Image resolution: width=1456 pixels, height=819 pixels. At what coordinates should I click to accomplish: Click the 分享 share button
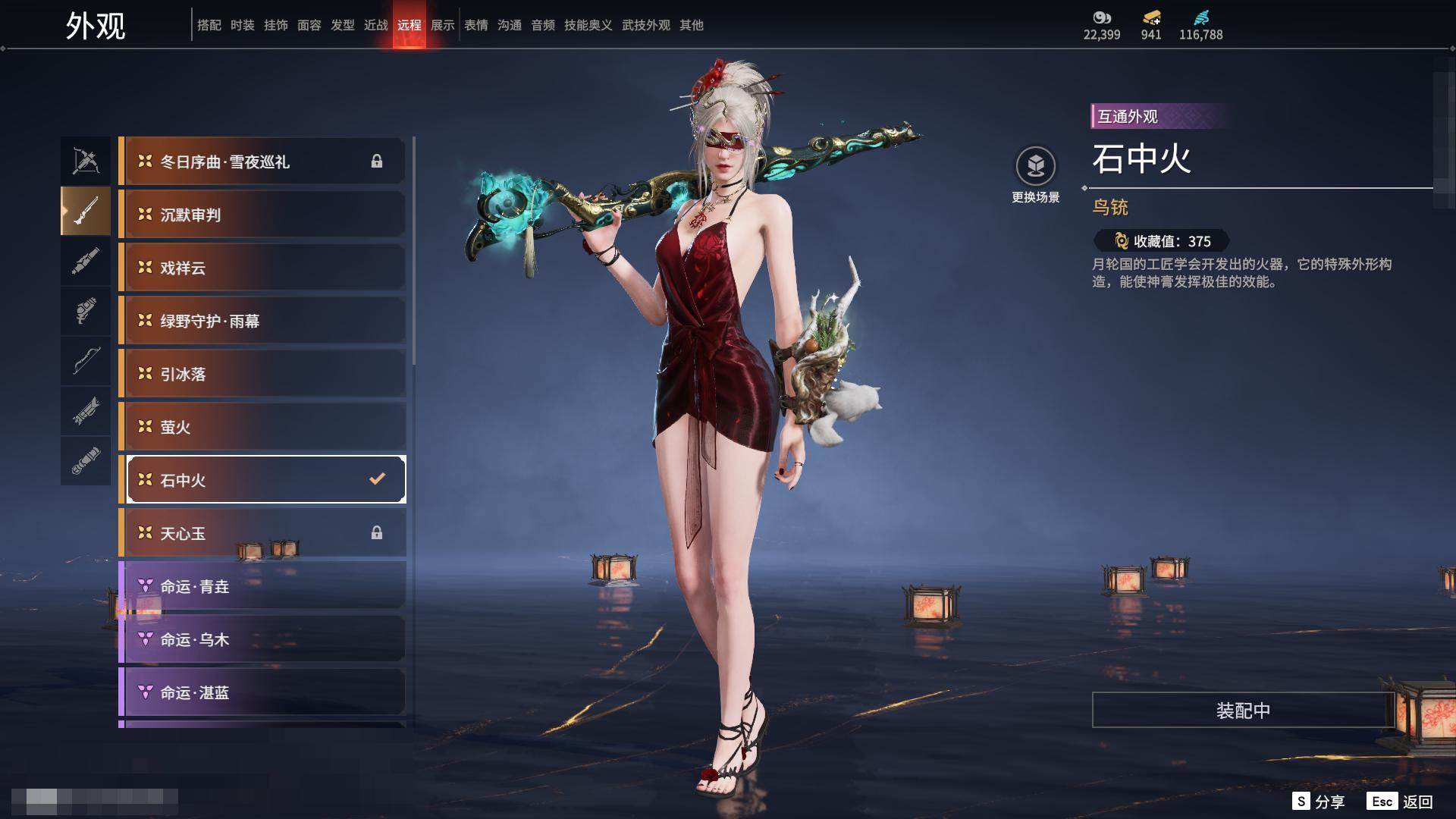(x=1319, y=802)
